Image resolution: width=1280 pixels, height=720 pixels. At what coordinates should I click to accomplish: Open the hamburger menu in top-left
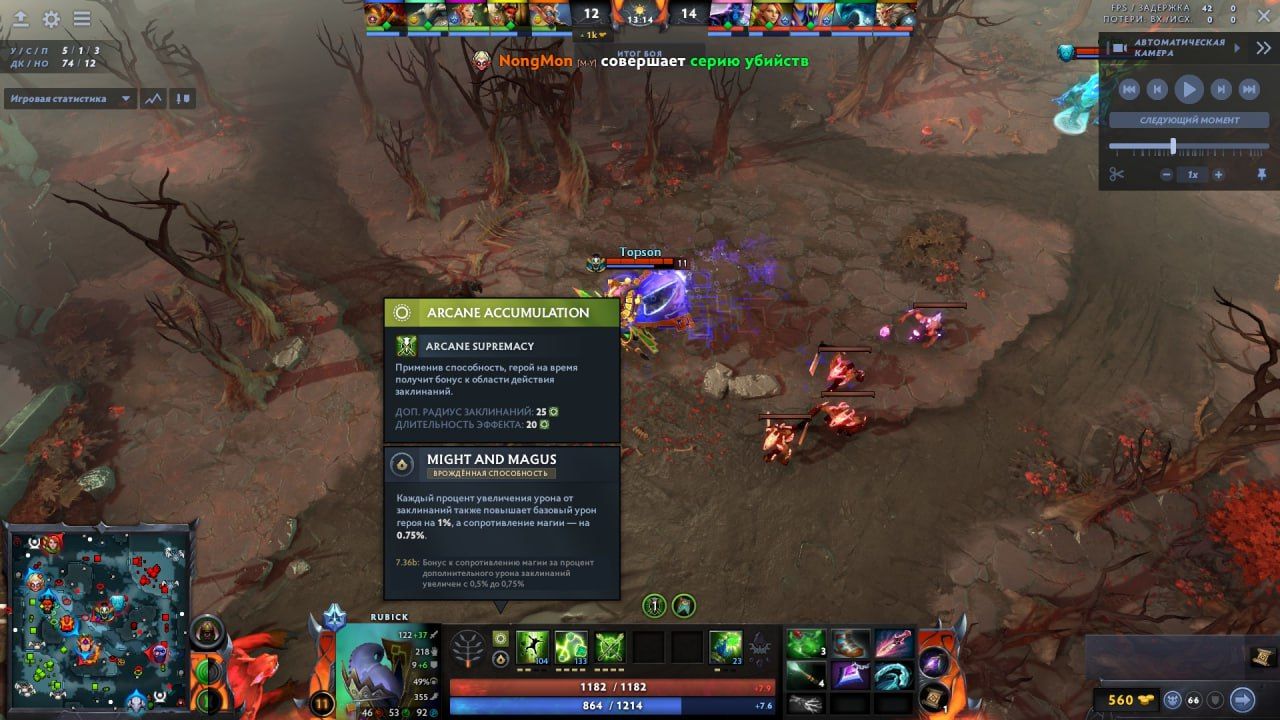pos(82,19)
